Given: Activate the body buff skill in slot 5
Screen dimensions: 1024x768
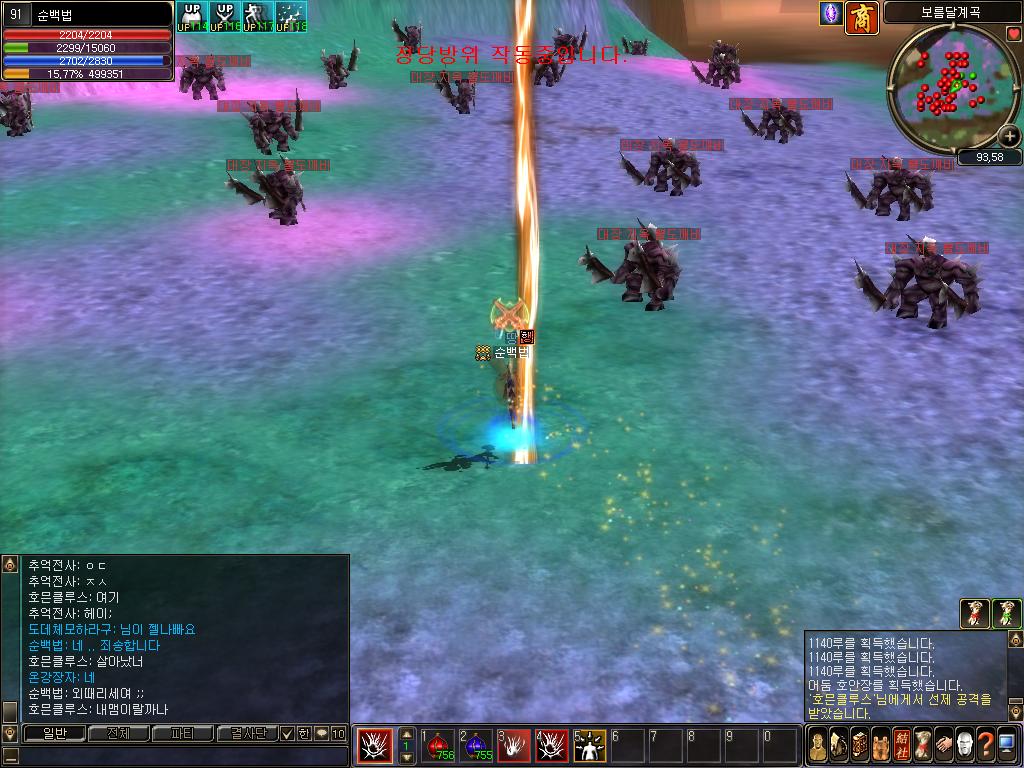Looking at the screenshot, I should tap(589, 745).
